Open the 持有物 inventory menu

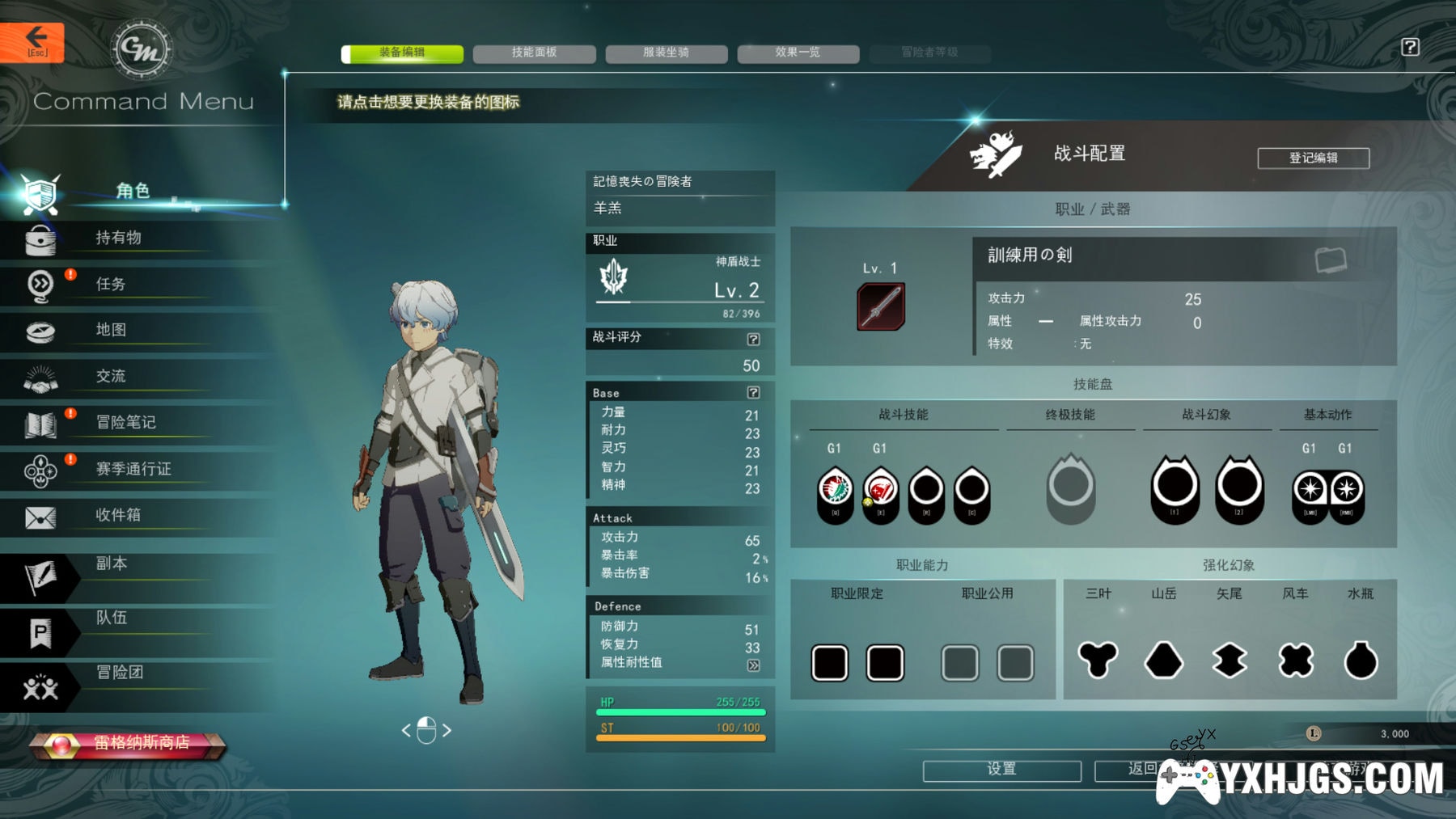coord(118,239)
